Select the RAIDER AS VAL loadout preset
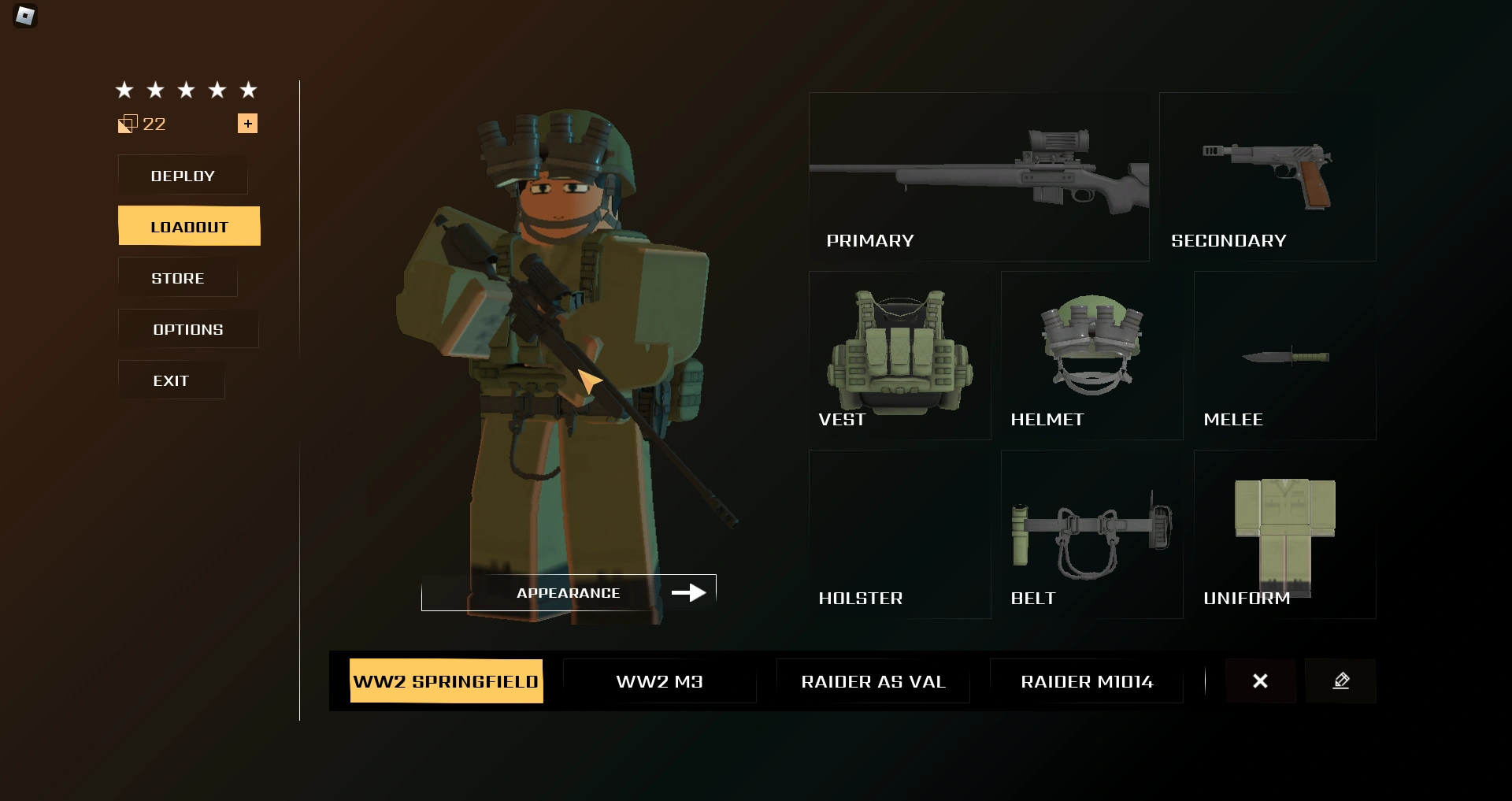The height and width of the screenshot is (801, 1512). click(x=873, y=681)
